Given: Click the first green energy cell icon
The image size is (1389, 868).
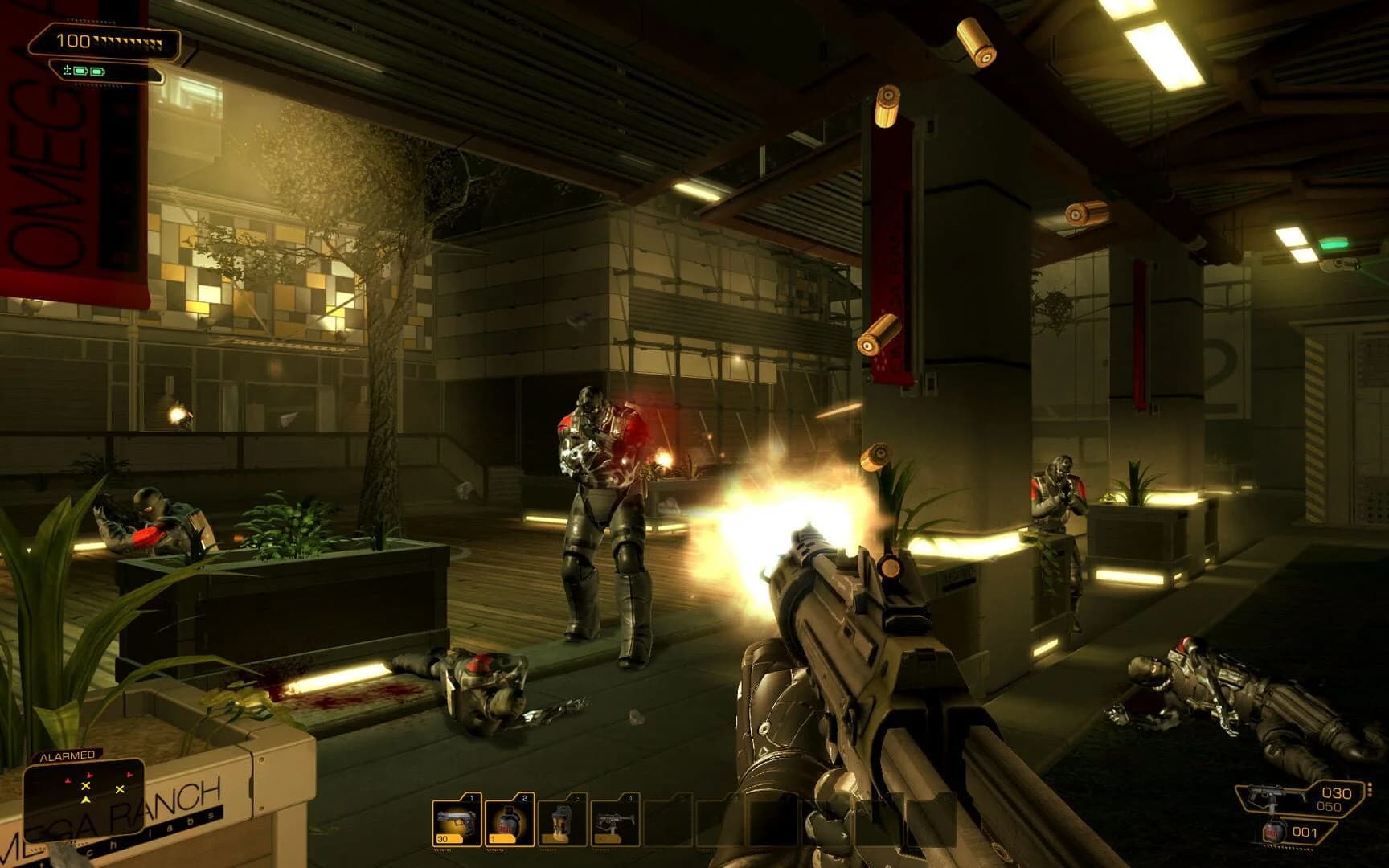Looking at the screenshot, I should [x=80, y=72].
